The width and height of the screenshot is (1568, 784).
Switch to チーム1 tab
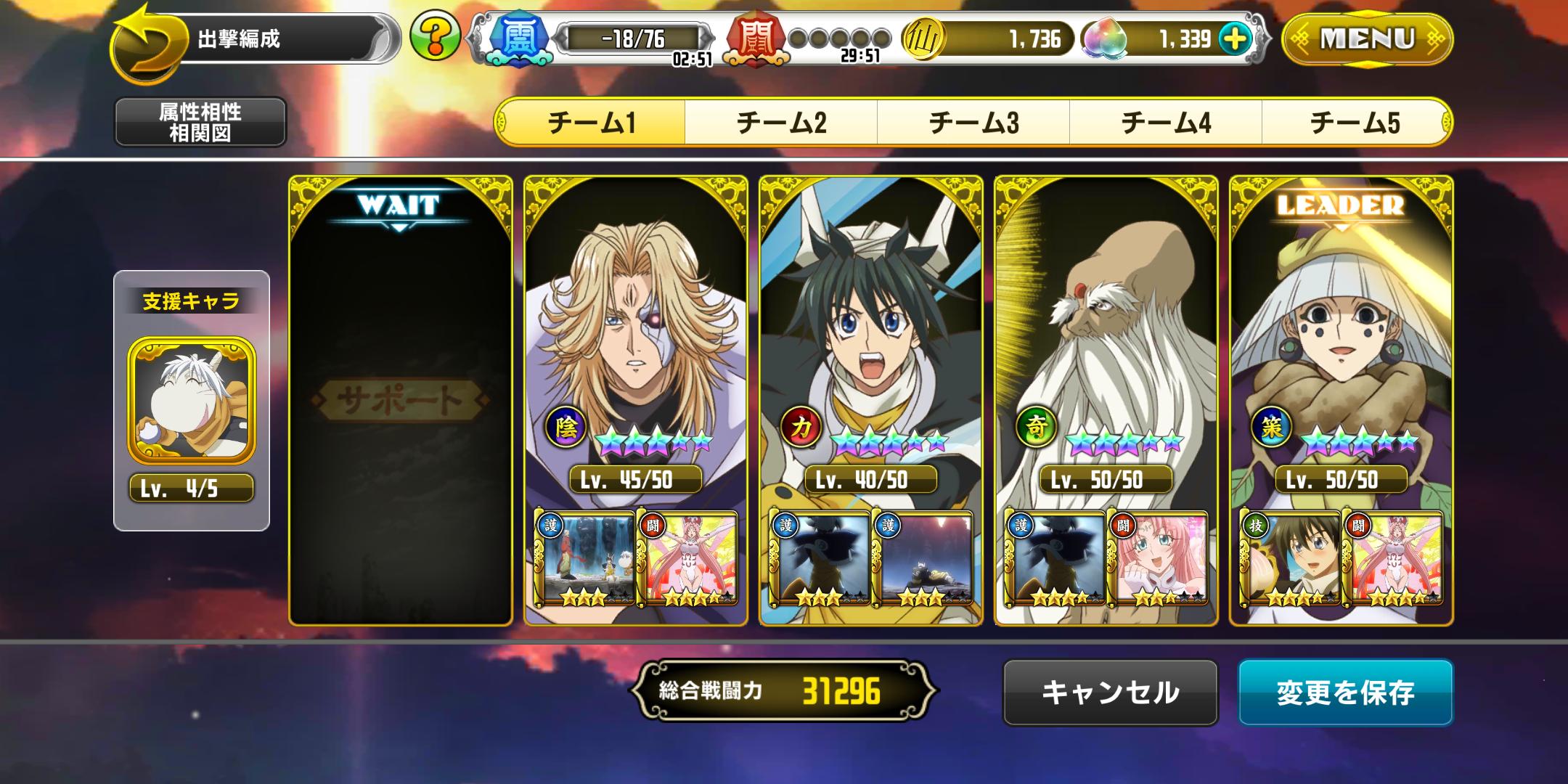591,122
